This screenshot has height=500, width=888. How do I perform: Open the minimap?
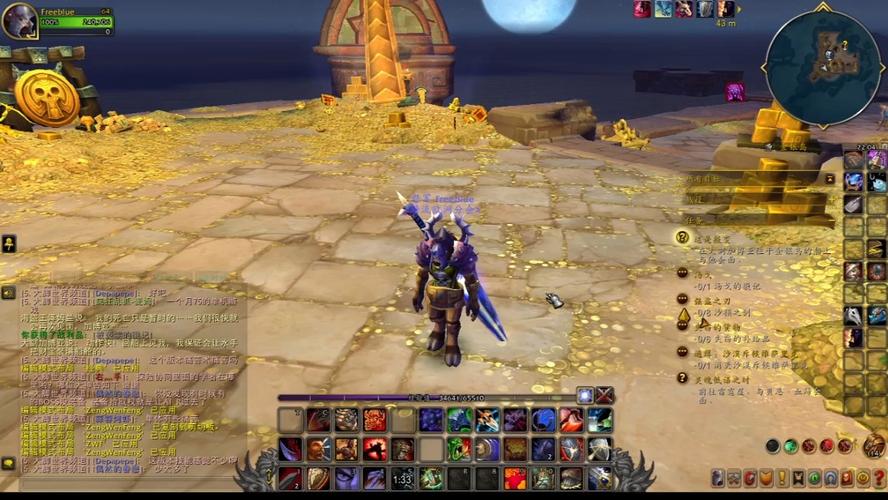823,68
